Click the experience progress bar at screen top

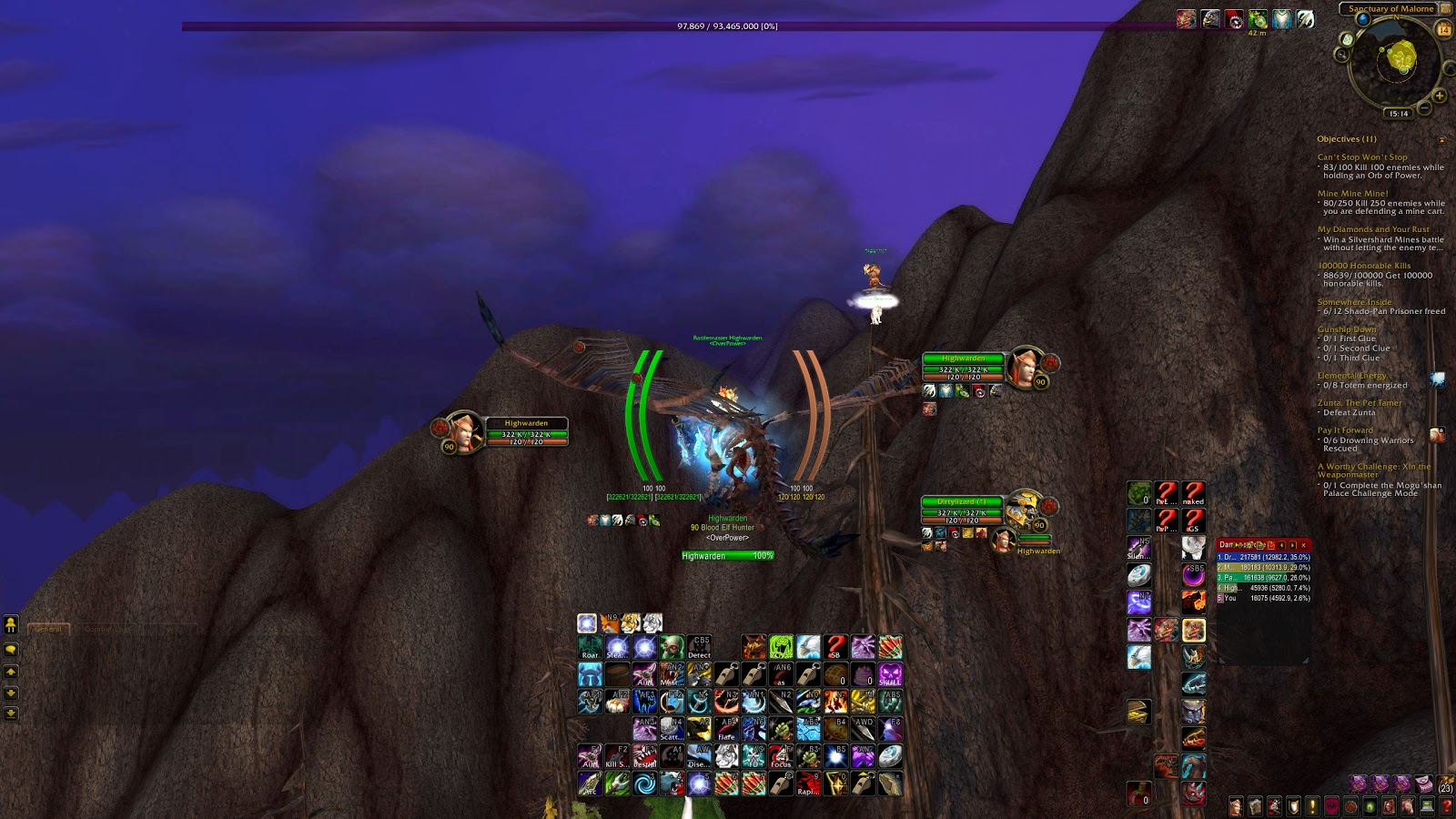[728, 27]
